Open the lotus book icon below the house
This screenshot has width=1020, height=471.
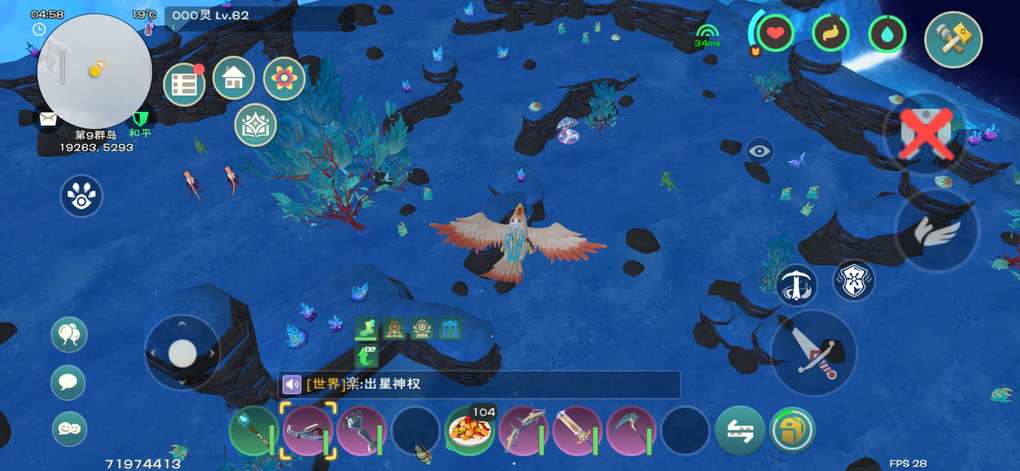(254, 124)
